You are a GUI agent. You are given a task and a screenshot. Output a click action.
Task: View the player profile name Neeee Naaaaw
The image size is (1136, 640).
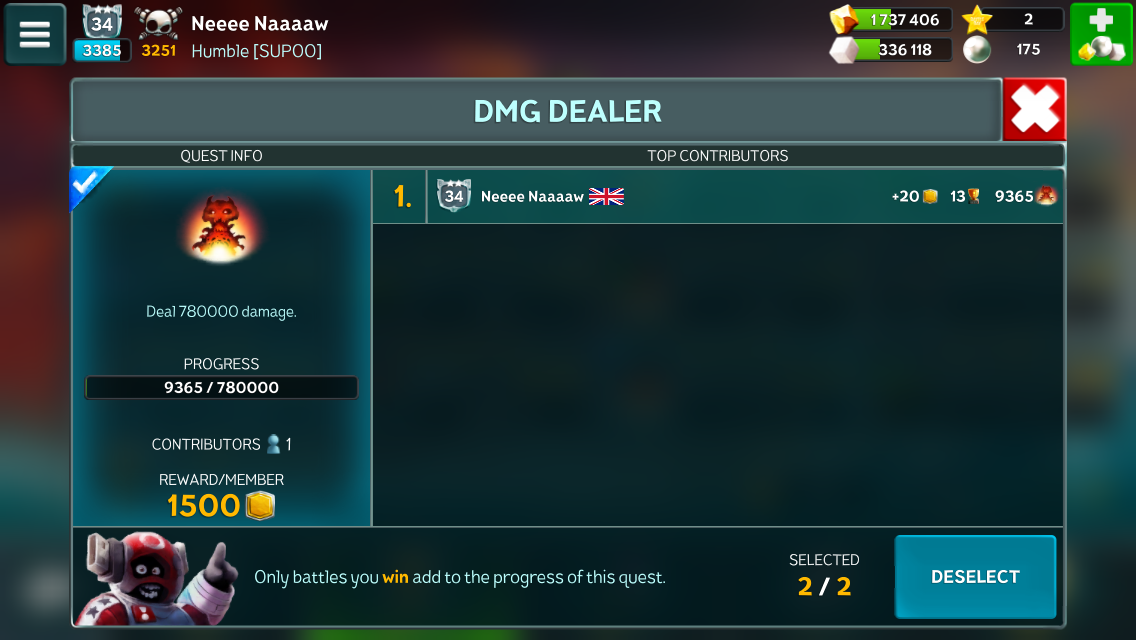[259, 23]
